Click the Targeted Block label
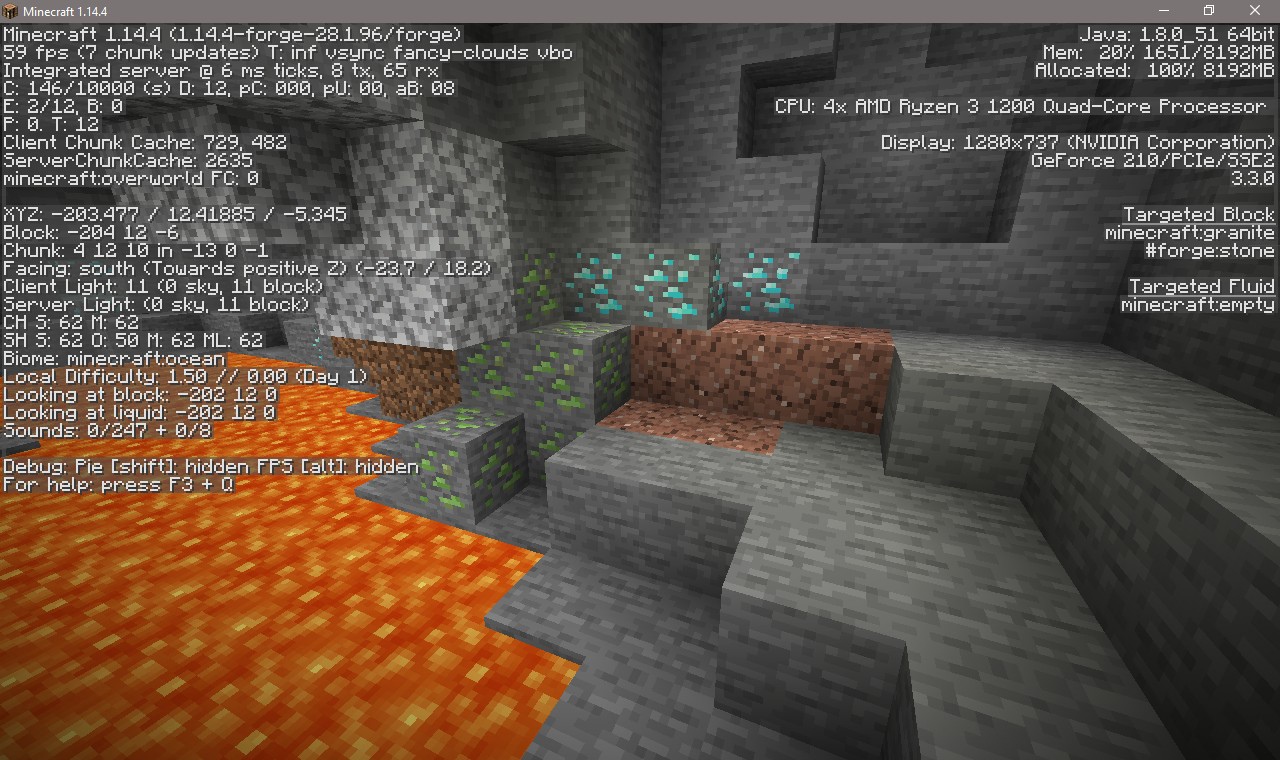Viewport: 1280px width, 760px height. coord(1198,214)
